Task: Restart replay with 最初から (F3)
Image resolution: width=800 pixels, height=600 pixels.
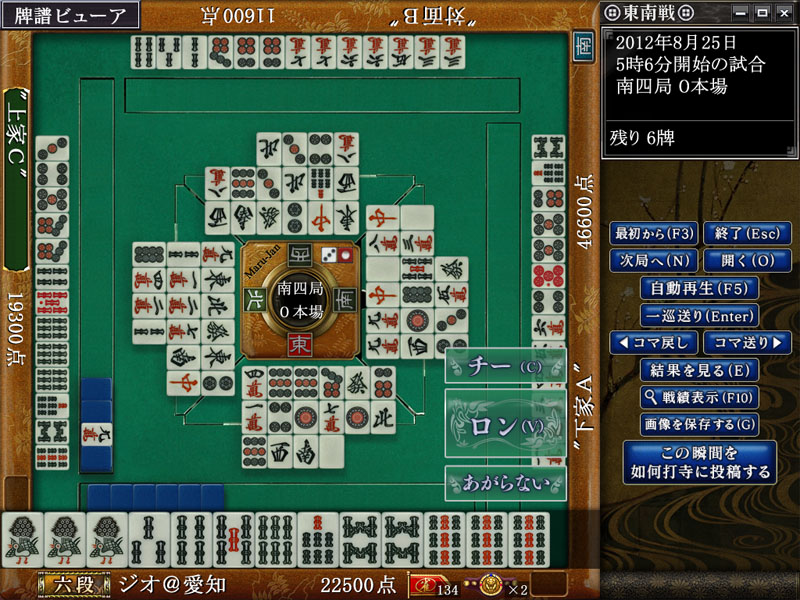Action: (x=654, y=234)
